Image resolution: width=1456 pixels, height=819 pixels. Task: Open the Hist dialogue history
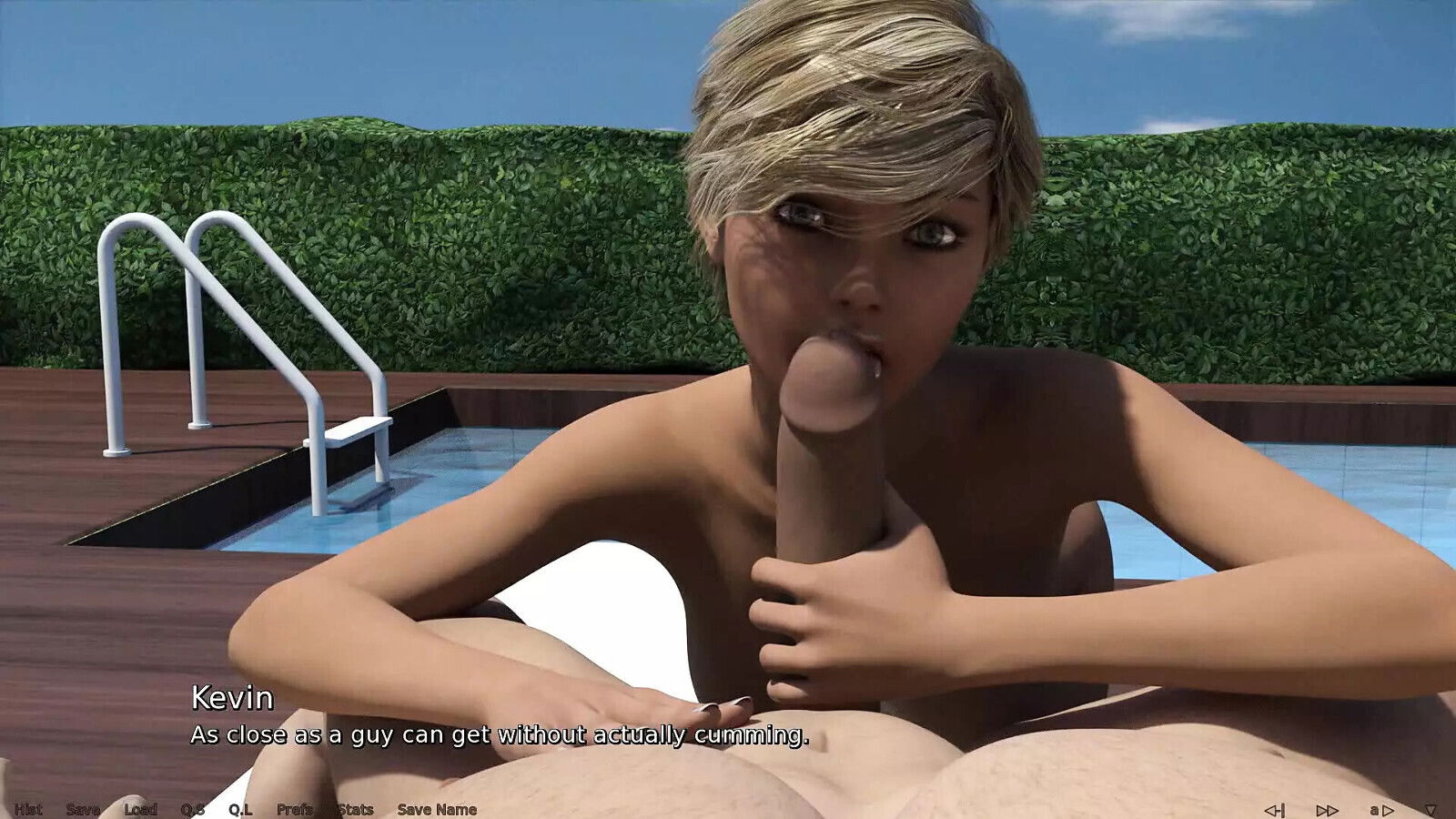tap(30, 809)
